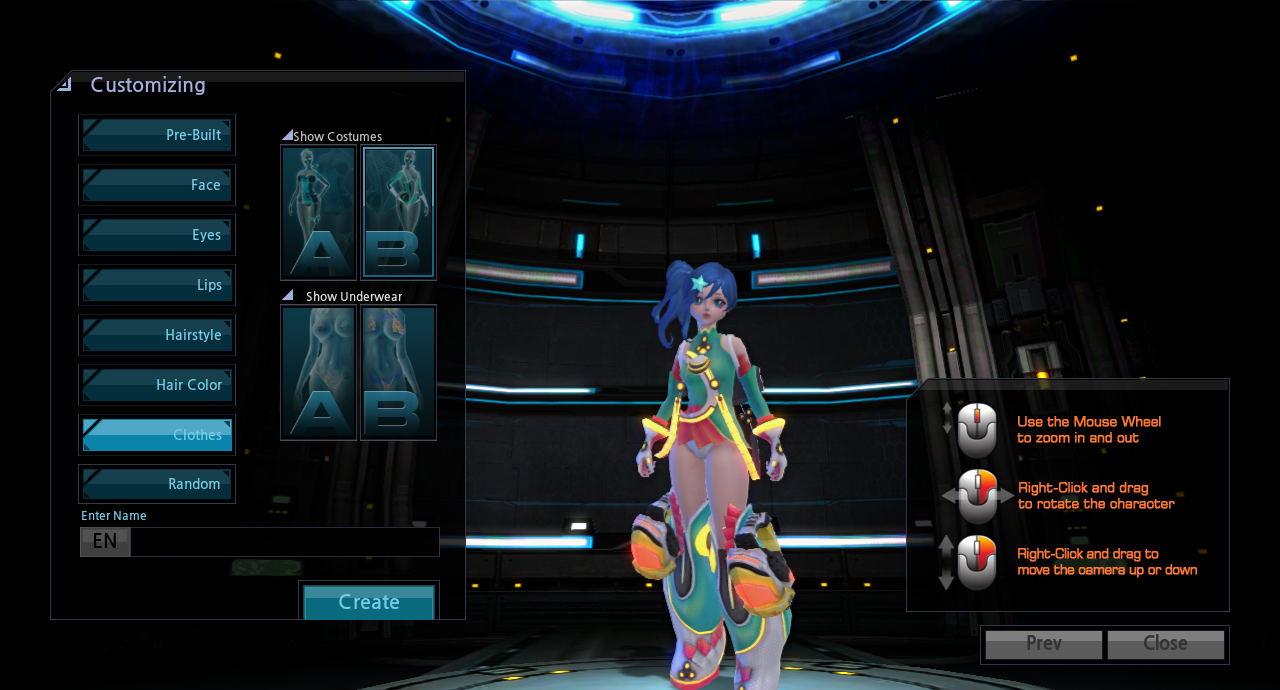Pick underwear option B thumbnail
Image resolution: width=1280 pixels, height=690 pixels.
pos(398,372)
